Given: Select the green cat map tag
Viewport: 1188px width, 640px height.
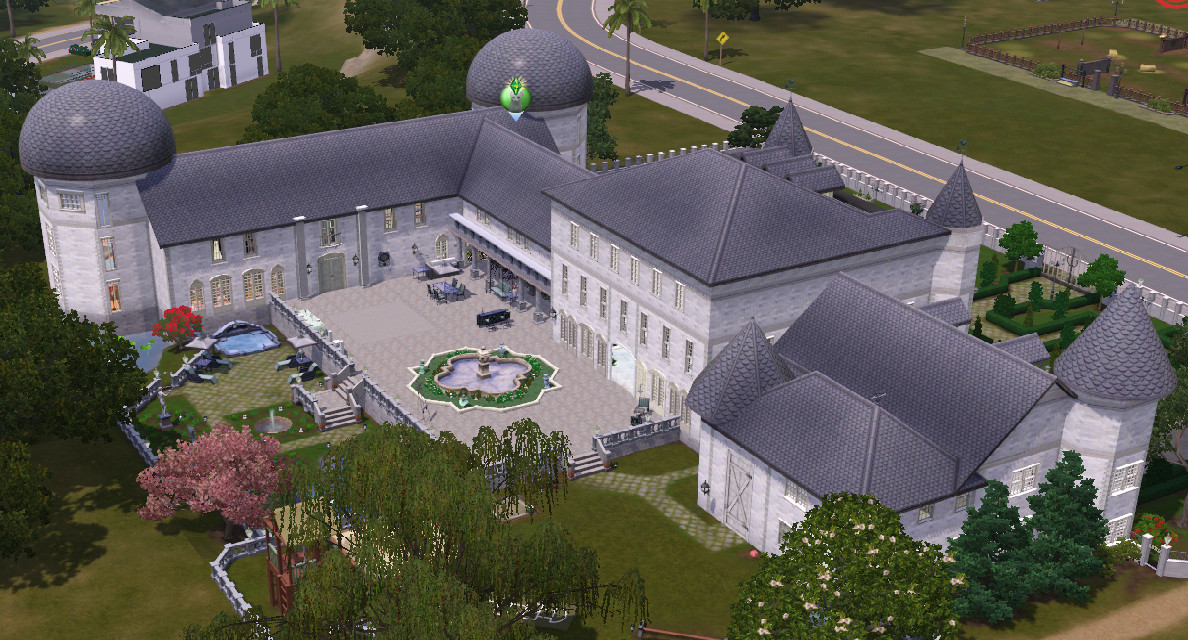Looking at the screenshot, I should 515,96.
